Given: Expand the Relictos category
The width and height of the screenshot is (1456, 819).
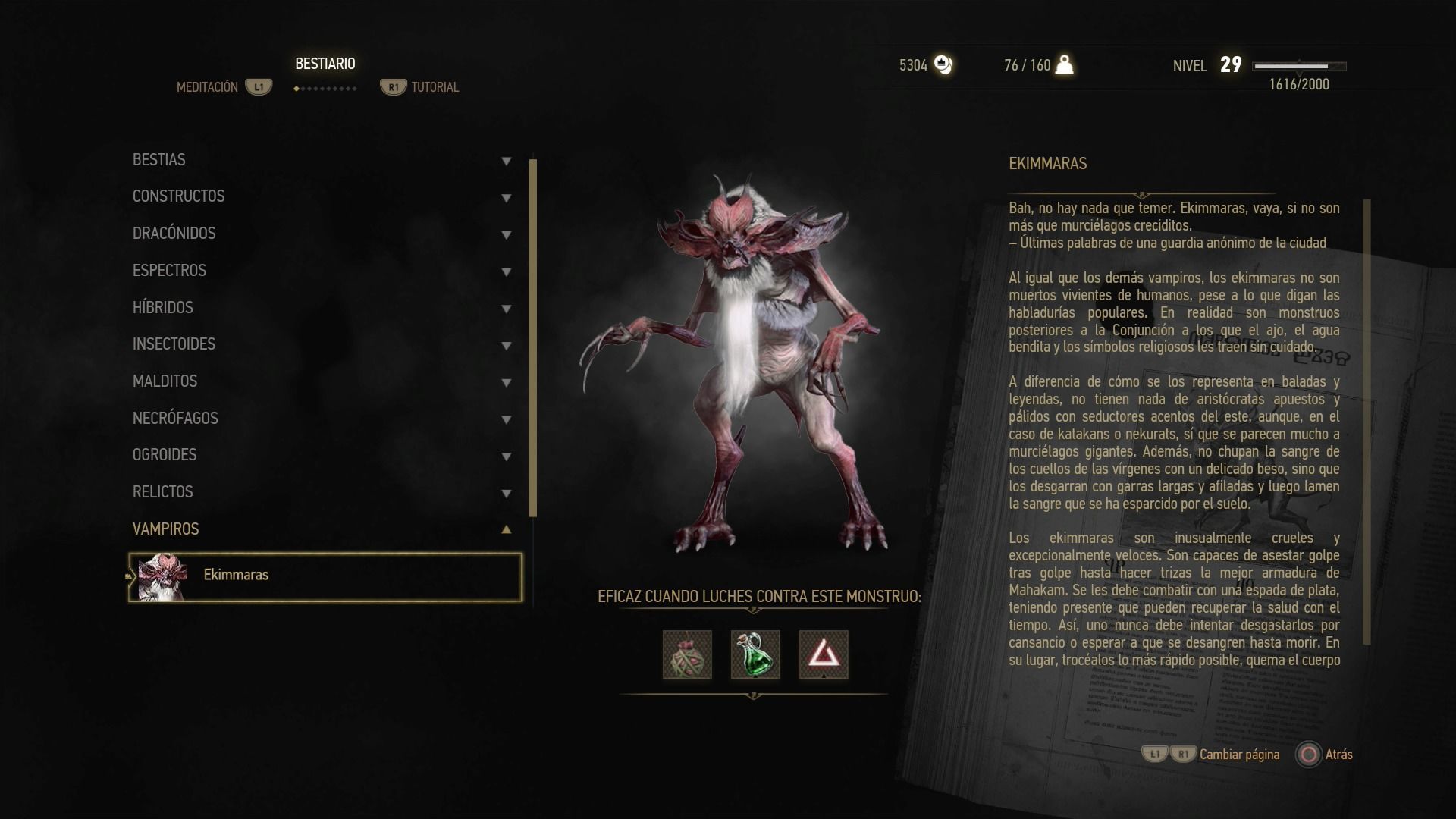Looking at the screenshot, I should pyautogui.click(x=322, y=492).
